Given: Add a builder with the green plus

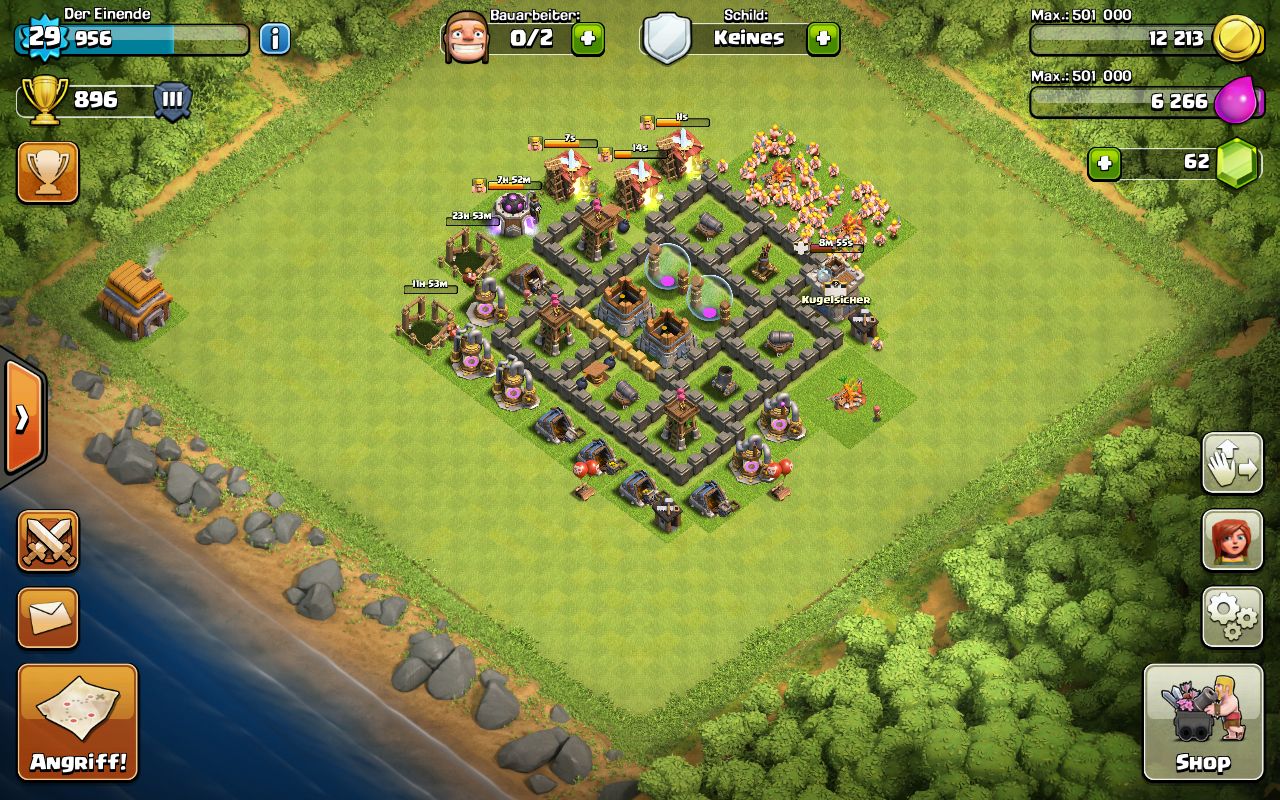Looking at the screenshot, I should click(588, 39).
